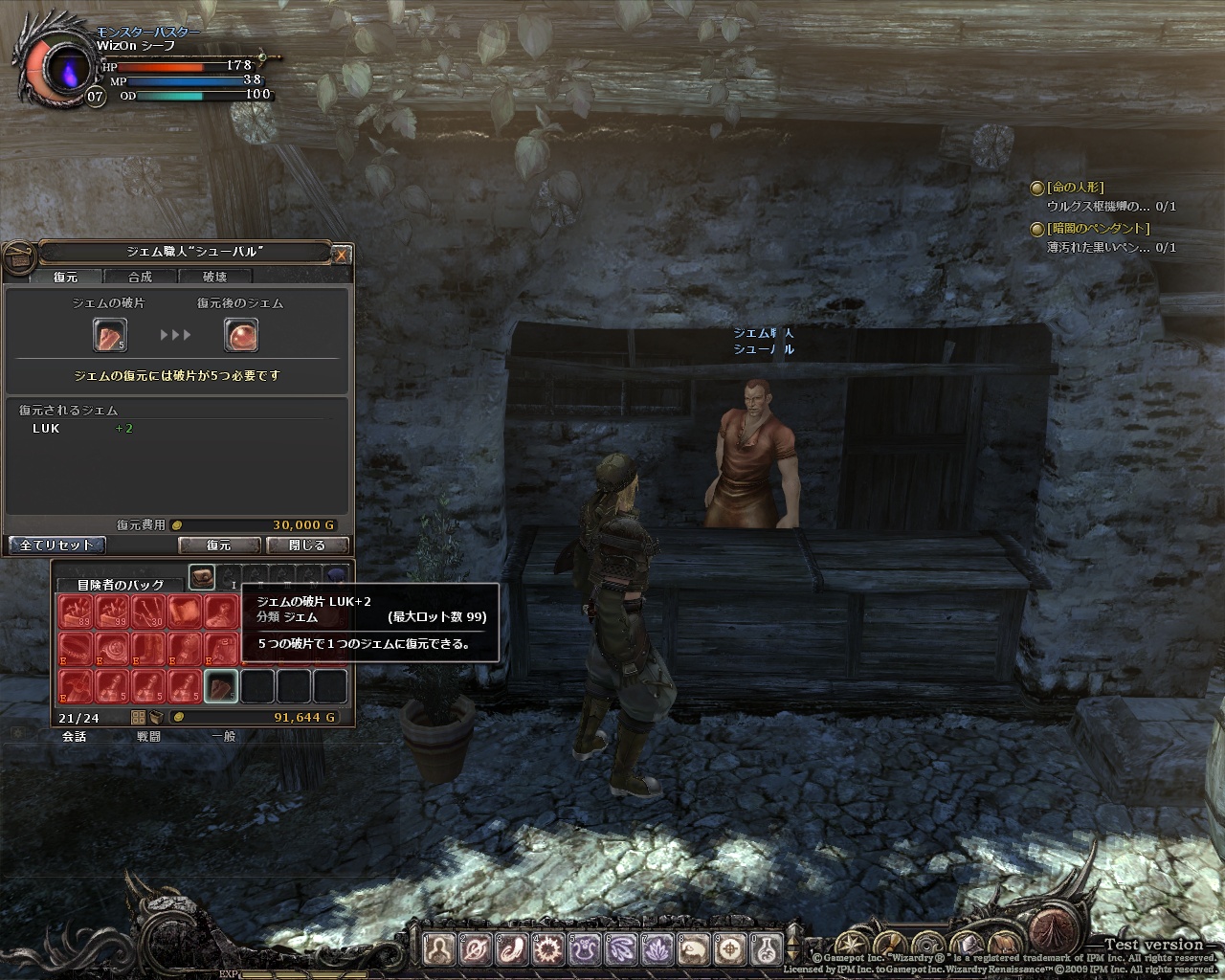Switch chat to the 一般 general tab
This screenshot has height=980, width=1225.
pos(223,737)
